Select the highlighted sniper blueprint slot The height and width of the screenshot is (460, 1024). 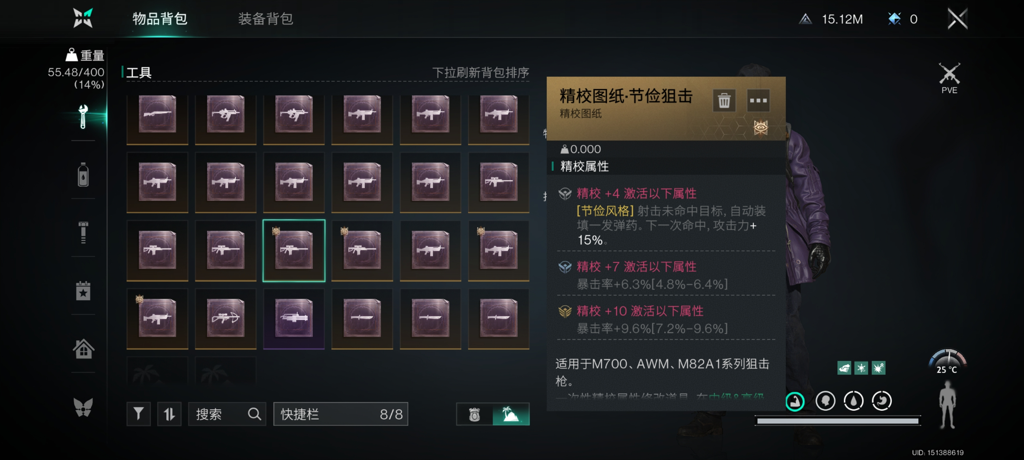294,251
